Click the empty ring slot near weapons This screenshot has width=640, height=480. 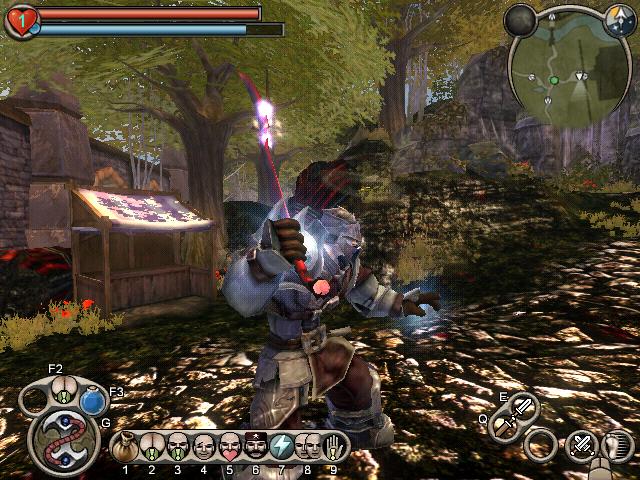pyautogui.click(x=541, y=444)
